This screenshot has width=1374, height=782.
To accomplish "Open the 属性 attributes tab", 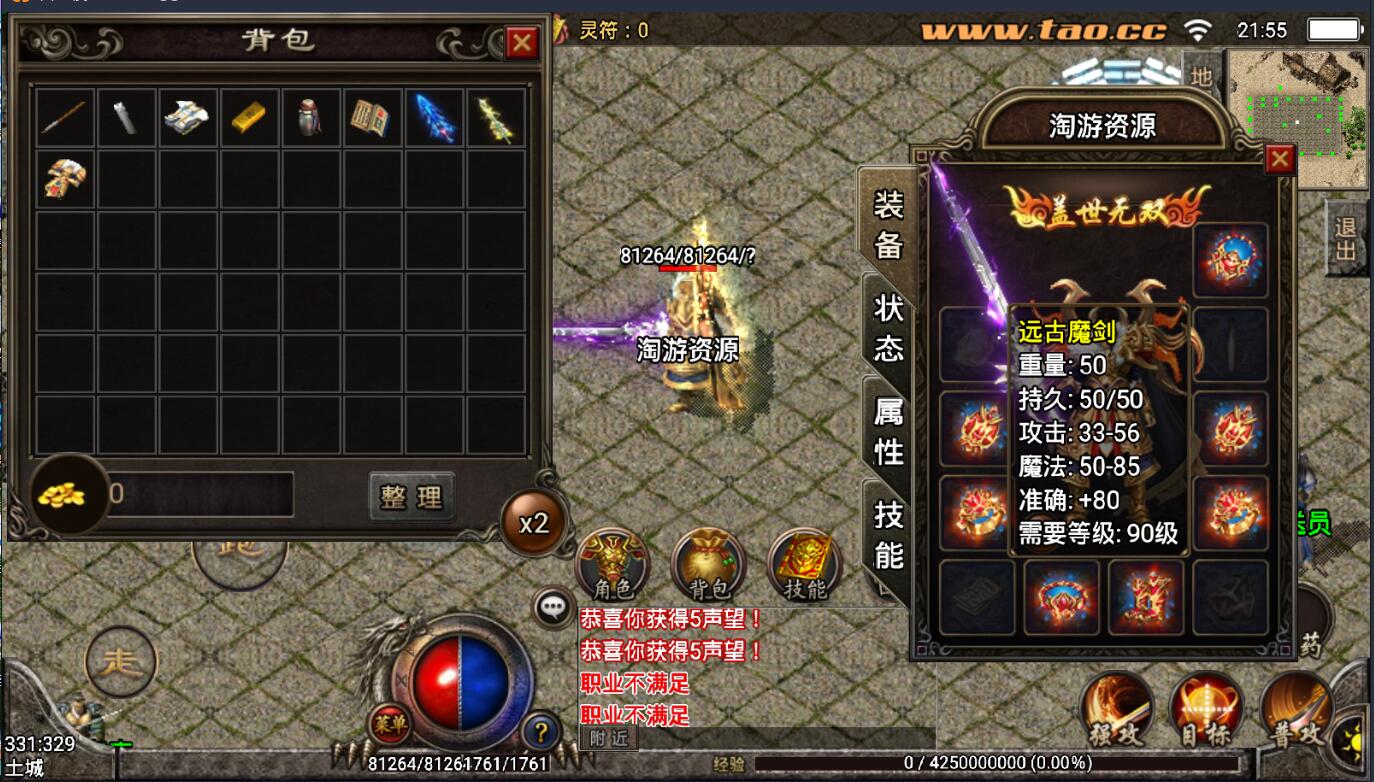I will click(x=888, y=430).
